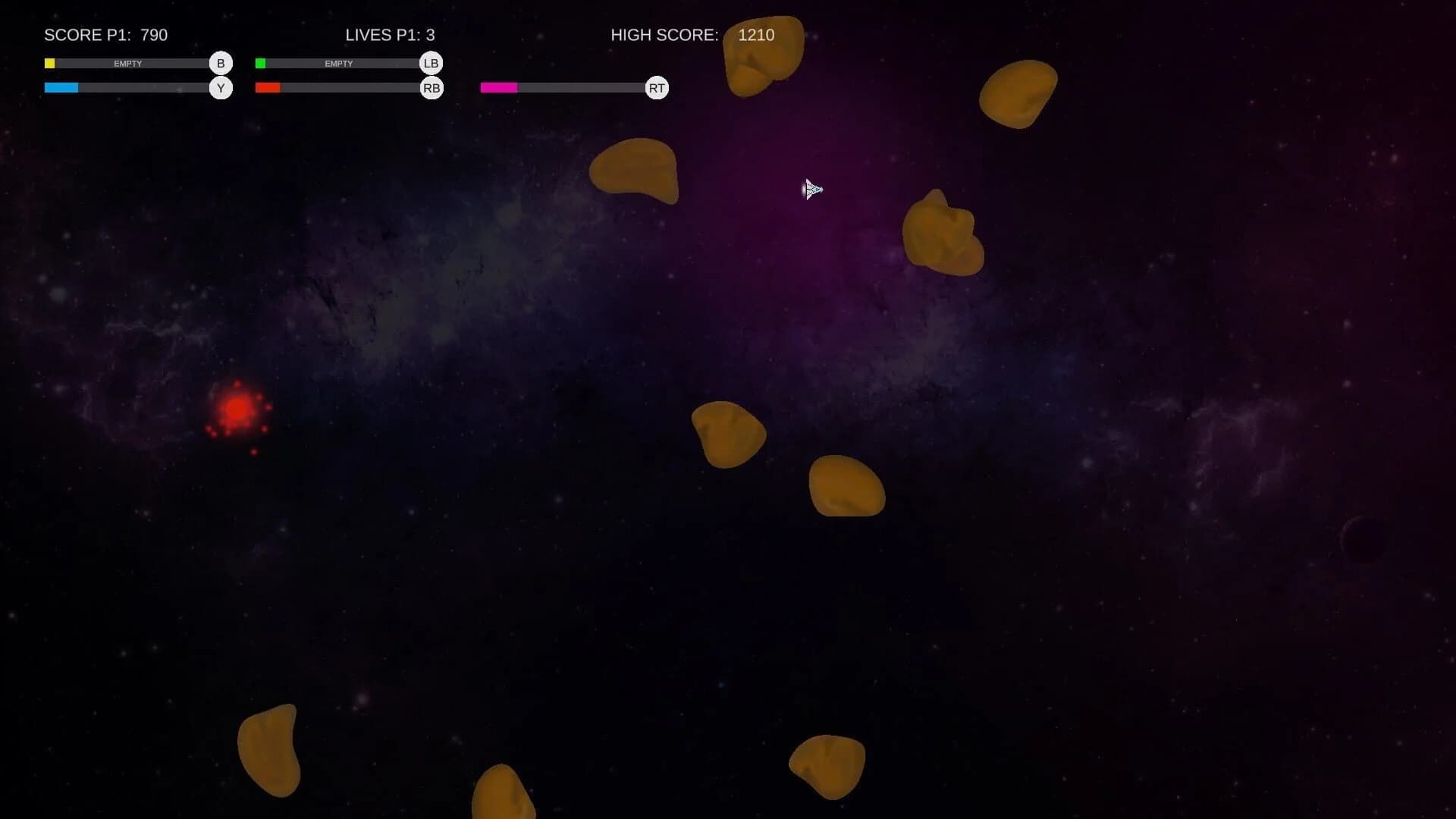The image size is (1456, 819).
Task: Expand the blue ammo gauge beside Y
Action: click(x=127, y=88)
